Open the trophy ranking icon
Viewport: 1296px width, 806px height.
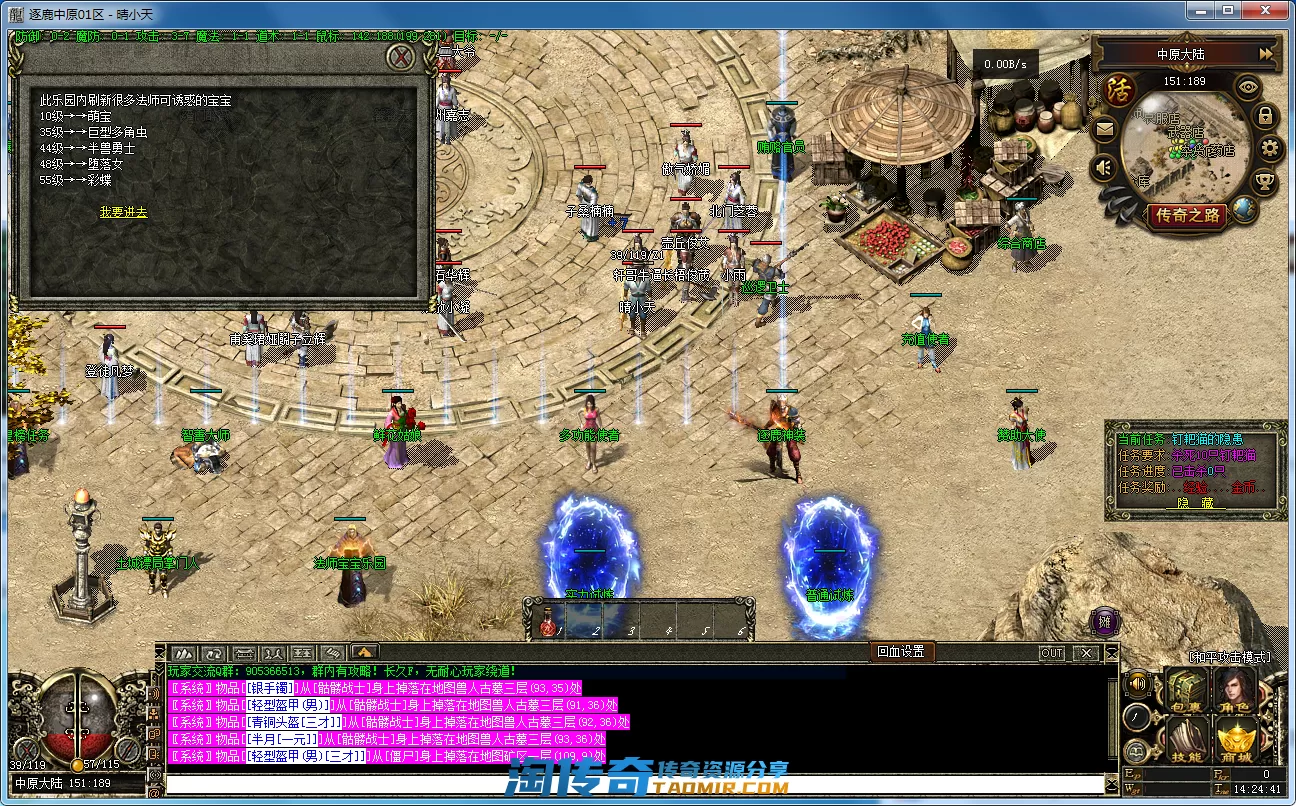(x=1265, y=182)
